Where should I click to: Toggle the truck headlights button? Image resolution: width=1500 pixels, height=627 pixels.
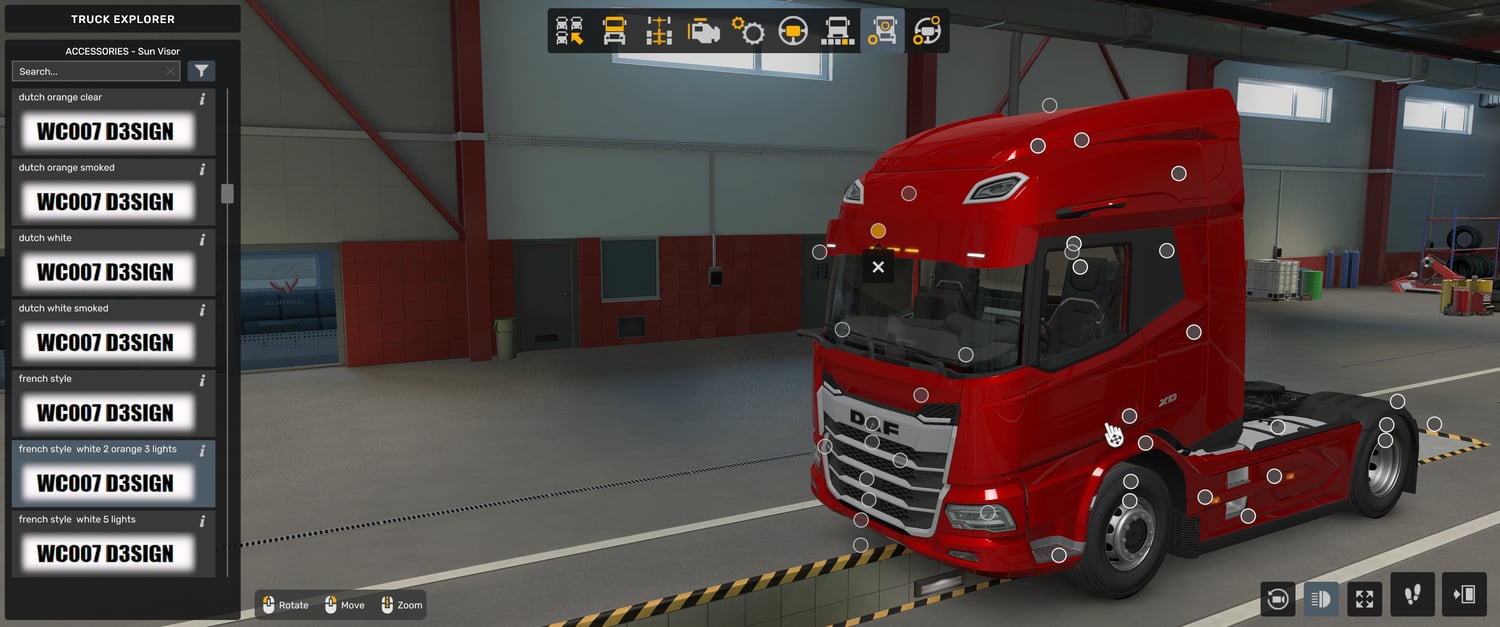pyautogui.click(x=1321, y=599)
